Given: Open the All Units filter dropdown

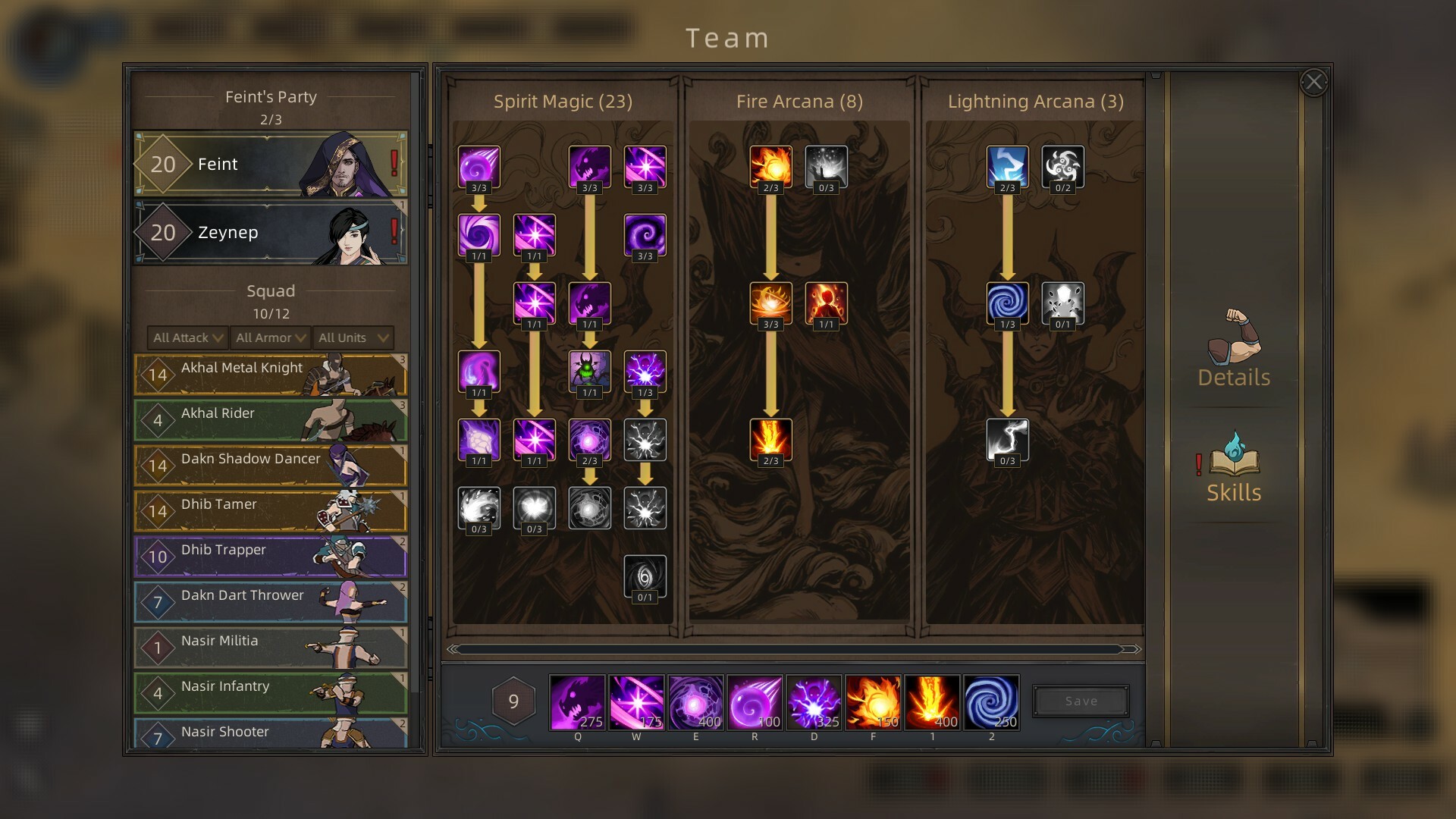Looking at the screenshot, I should coord(353,337).
